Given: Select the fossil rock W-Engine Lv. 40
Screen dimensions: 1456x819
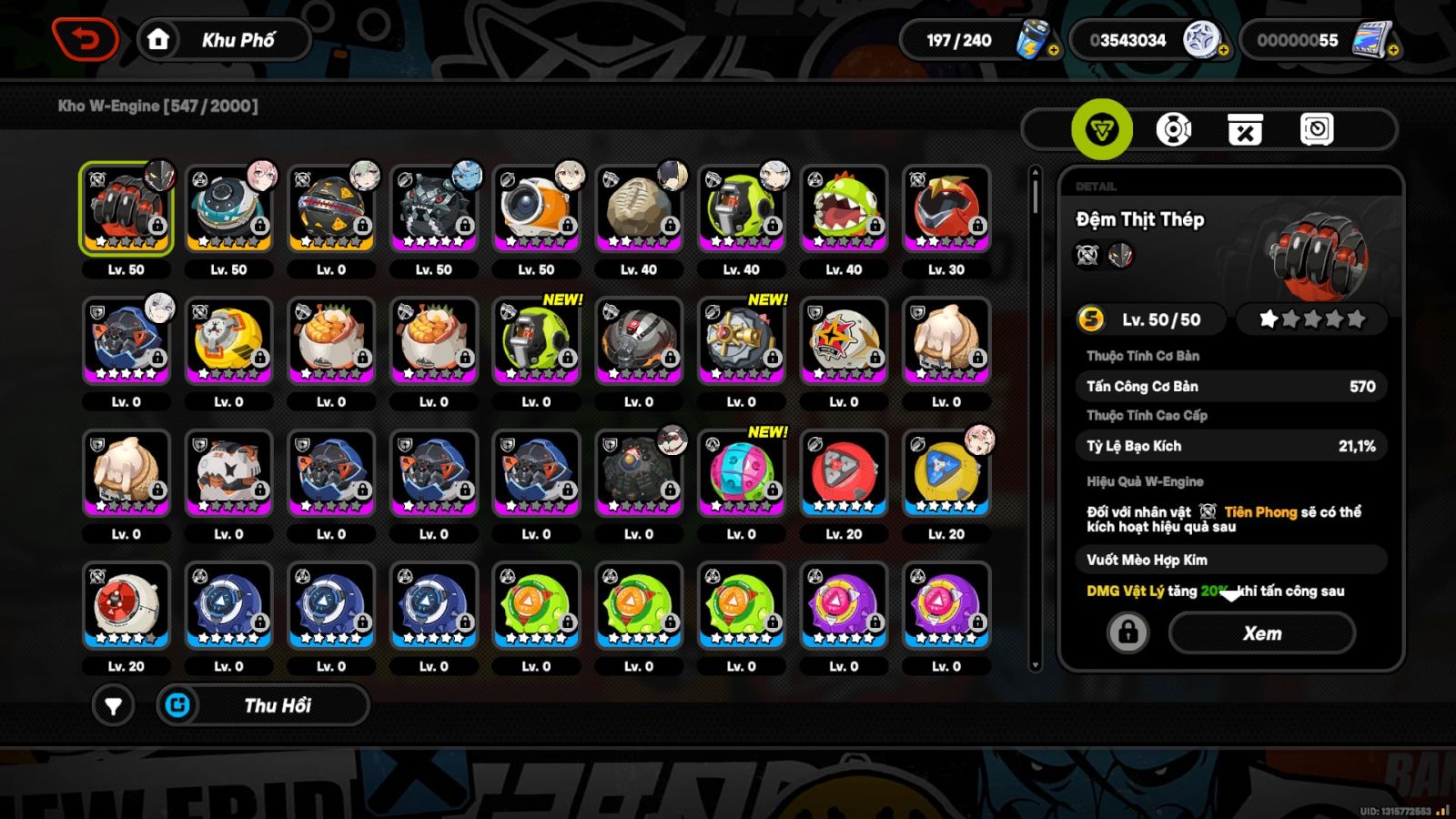Looking at the screenshot, I should point(639,208).
